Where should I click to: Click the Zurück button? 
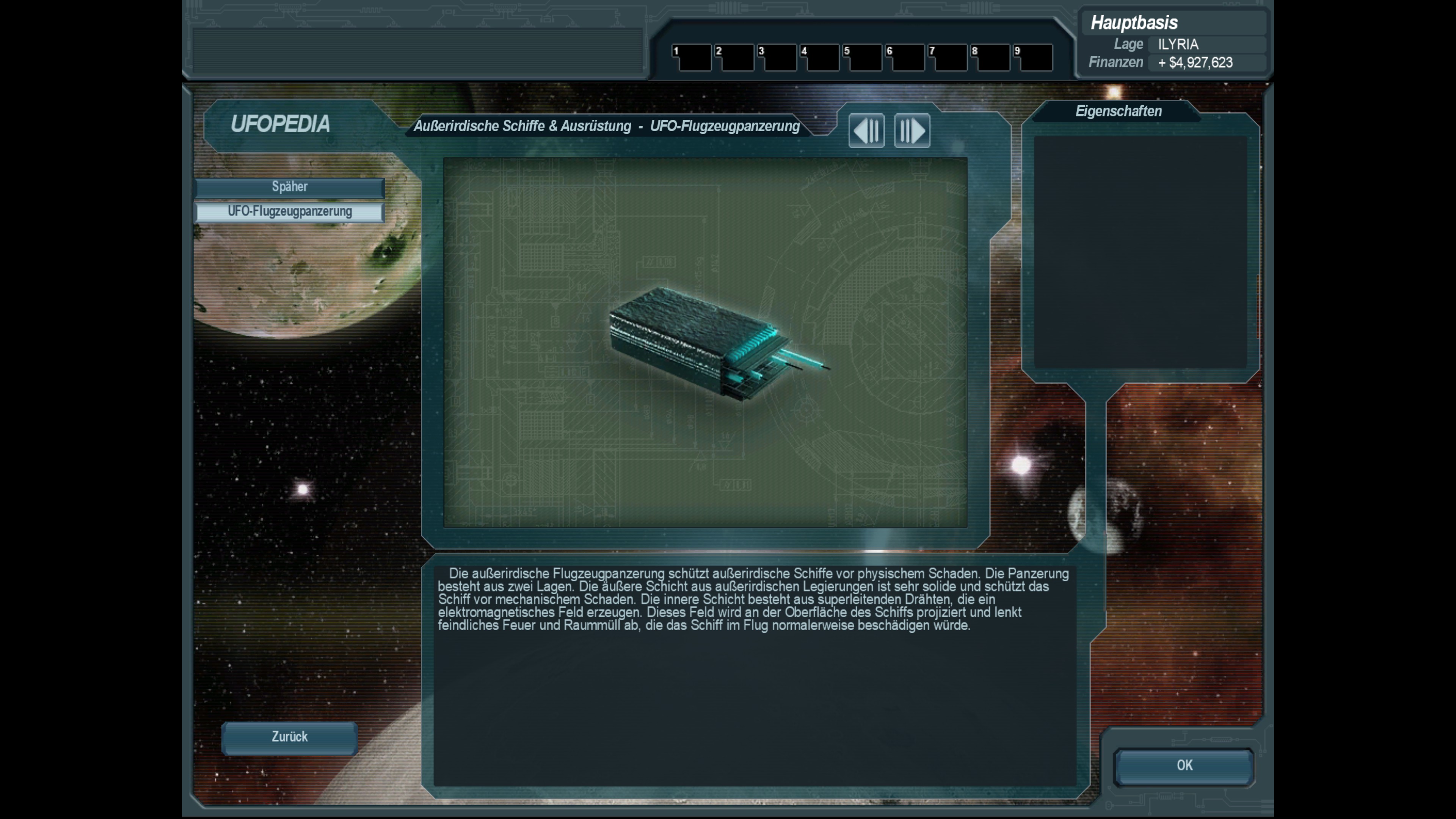[x=289, y=737]
